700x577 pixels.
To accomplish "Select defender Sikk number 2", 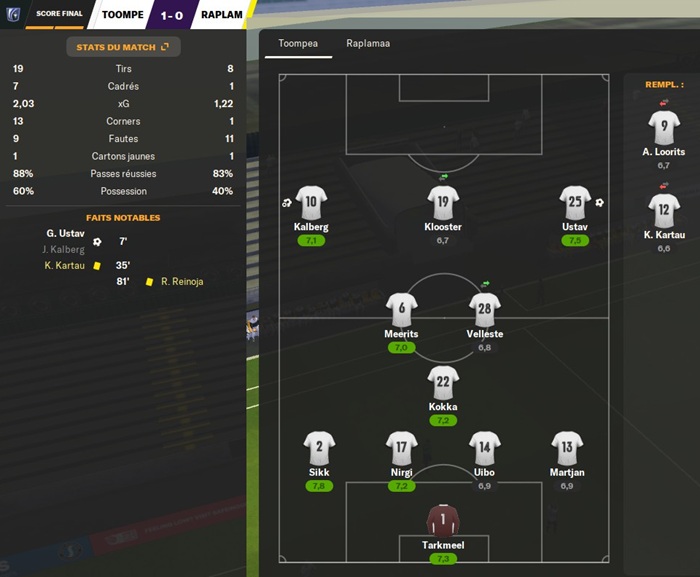I will [319, 449].
